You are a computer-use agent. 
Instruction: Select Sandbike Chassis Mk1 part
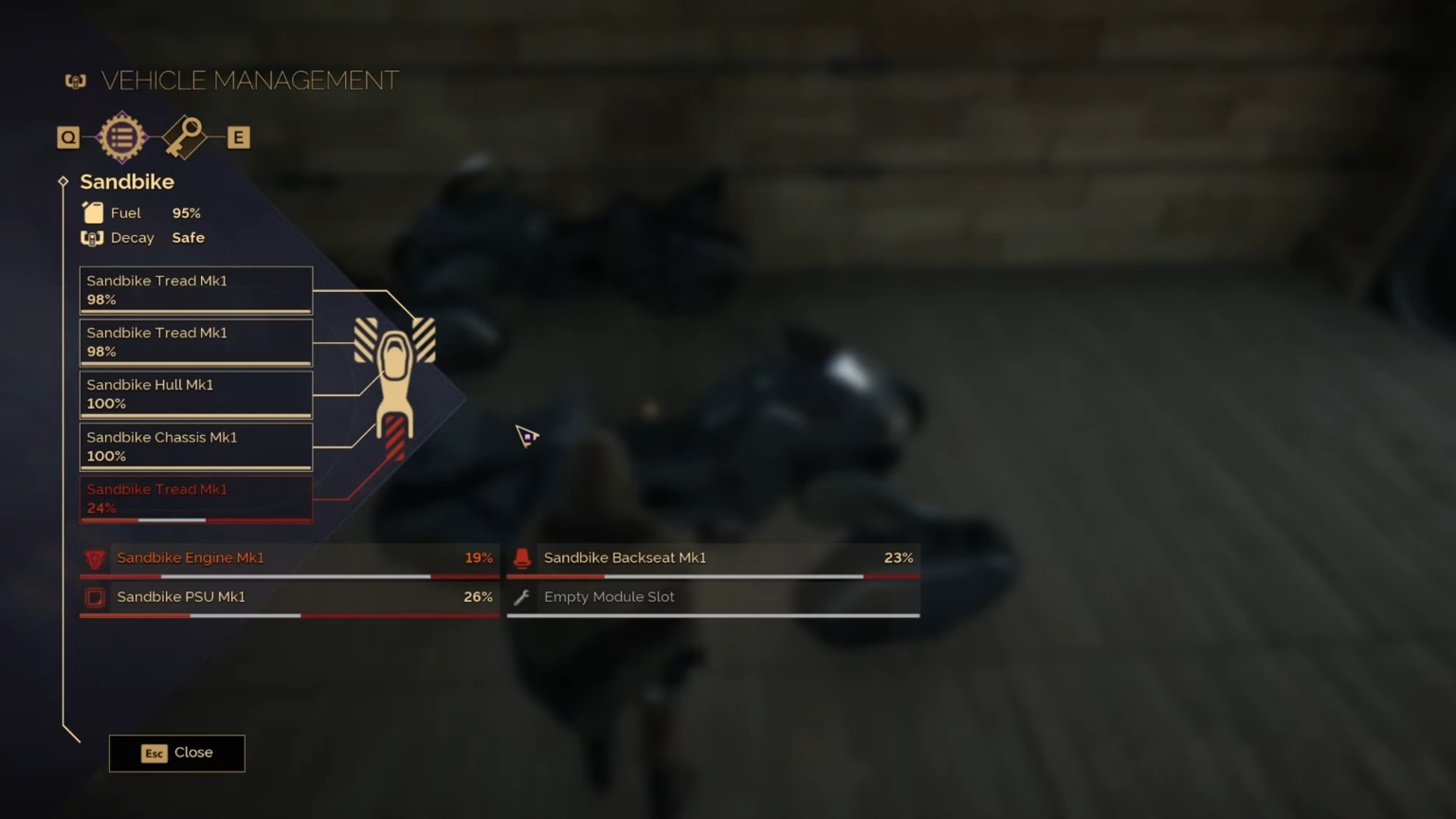click(x=195, y=446)
